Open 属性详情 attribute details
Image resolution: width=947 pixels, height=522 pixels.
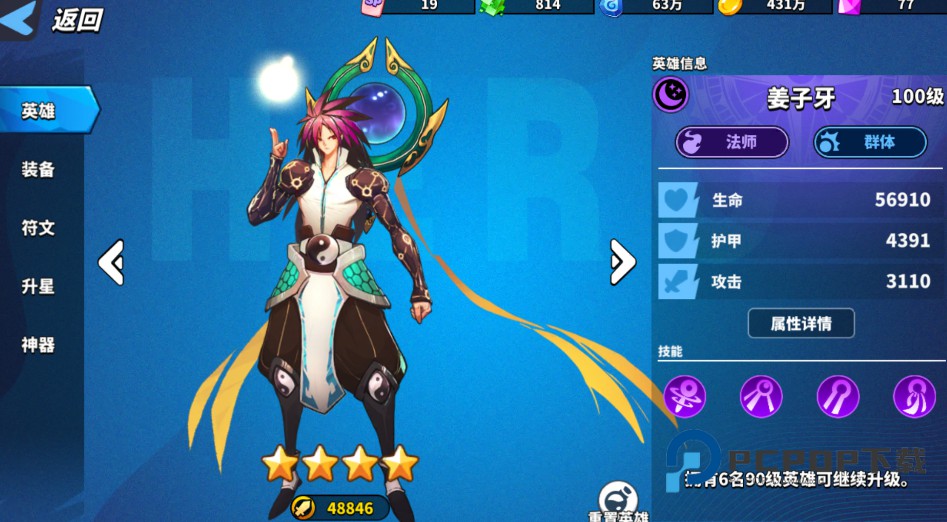click(x=801, y=323)
